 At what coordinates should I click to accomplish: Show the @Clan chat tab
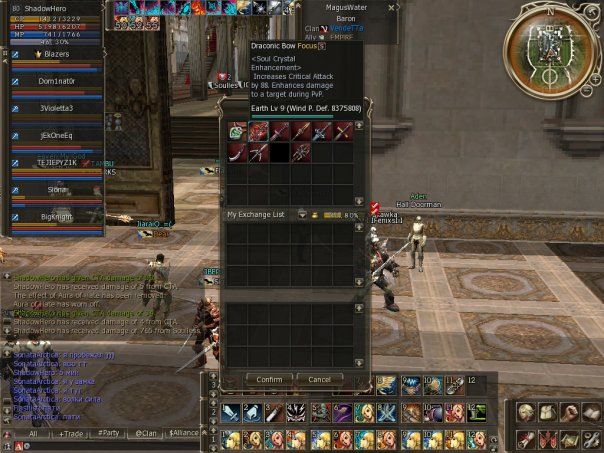(x=146, y=434)
